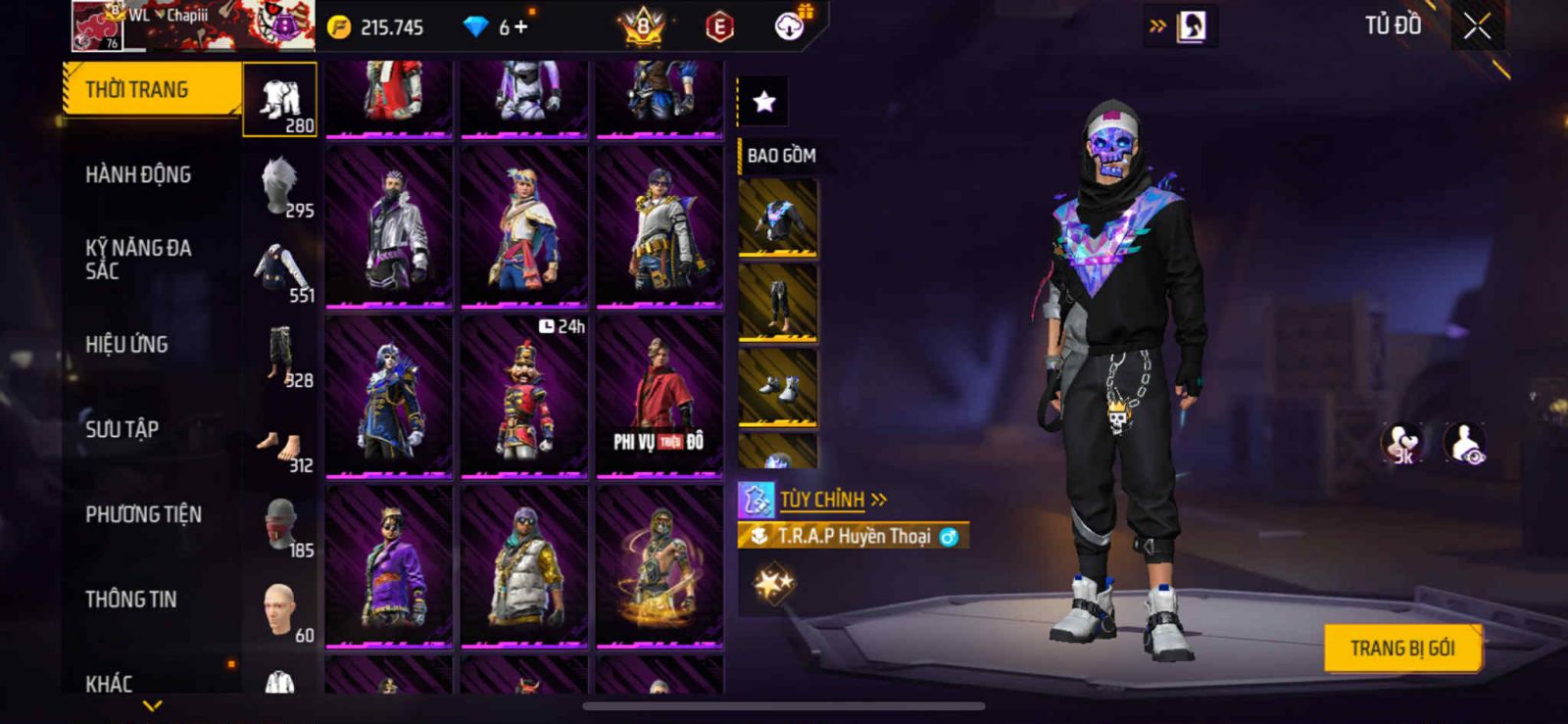Screen dimensions: 1568x724
Task: Toggle the character visibility eye icon
Action: click(1465, 443)
